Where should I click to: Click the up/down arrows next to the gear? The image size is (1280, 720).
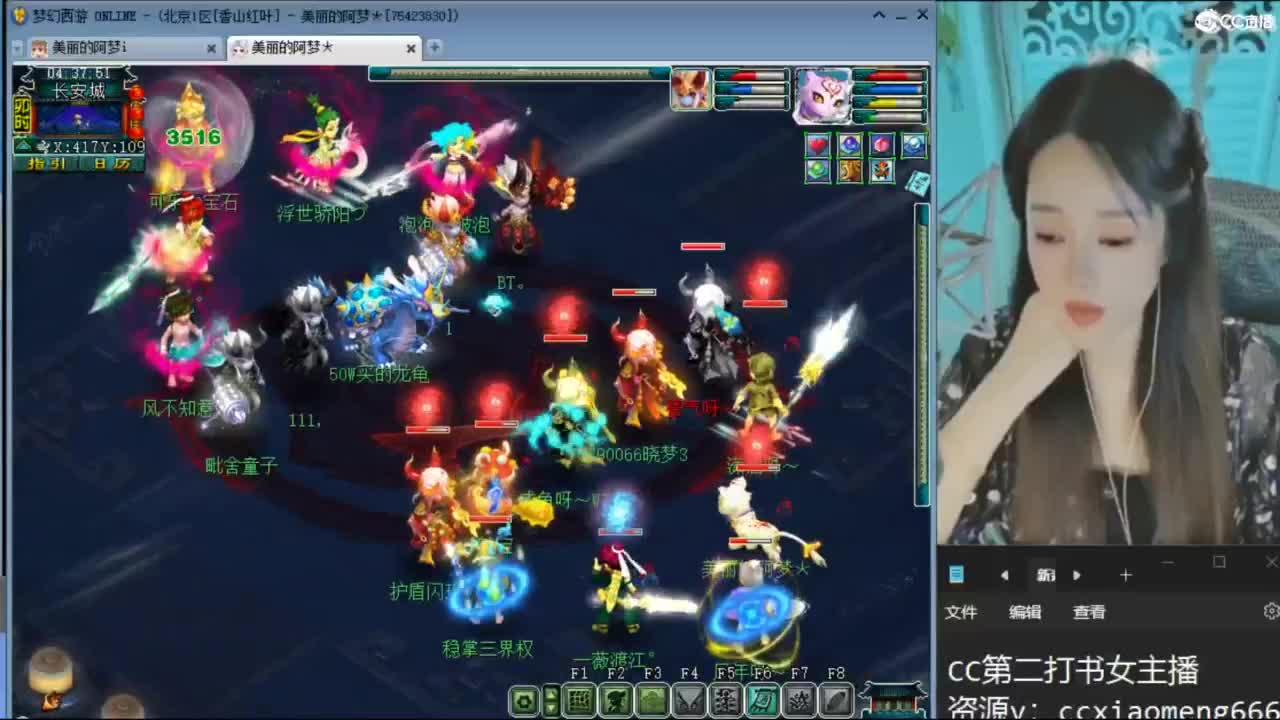tap(550, 702)
